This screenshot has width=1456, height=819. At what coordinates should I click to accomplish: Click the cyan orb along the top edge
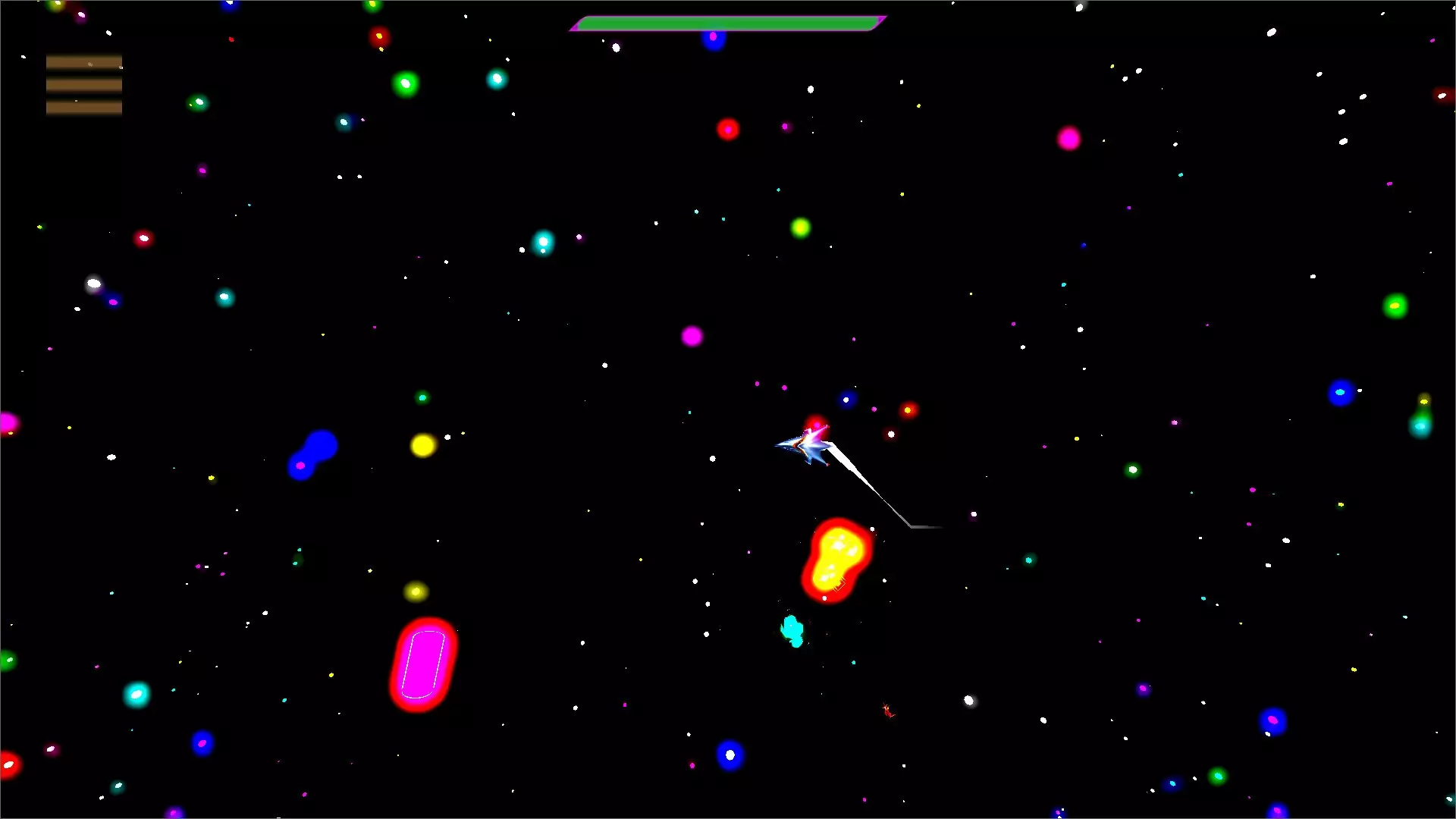point(497,79)
